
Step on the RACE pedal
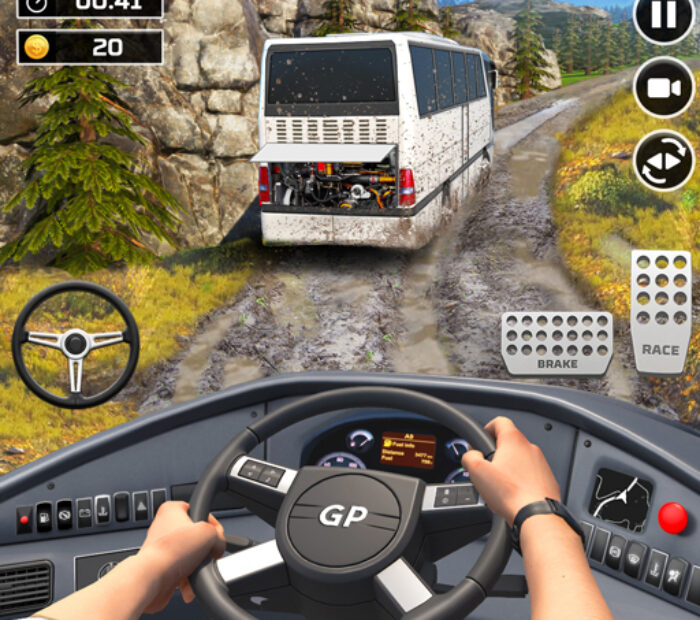click(x=660, y=311)
